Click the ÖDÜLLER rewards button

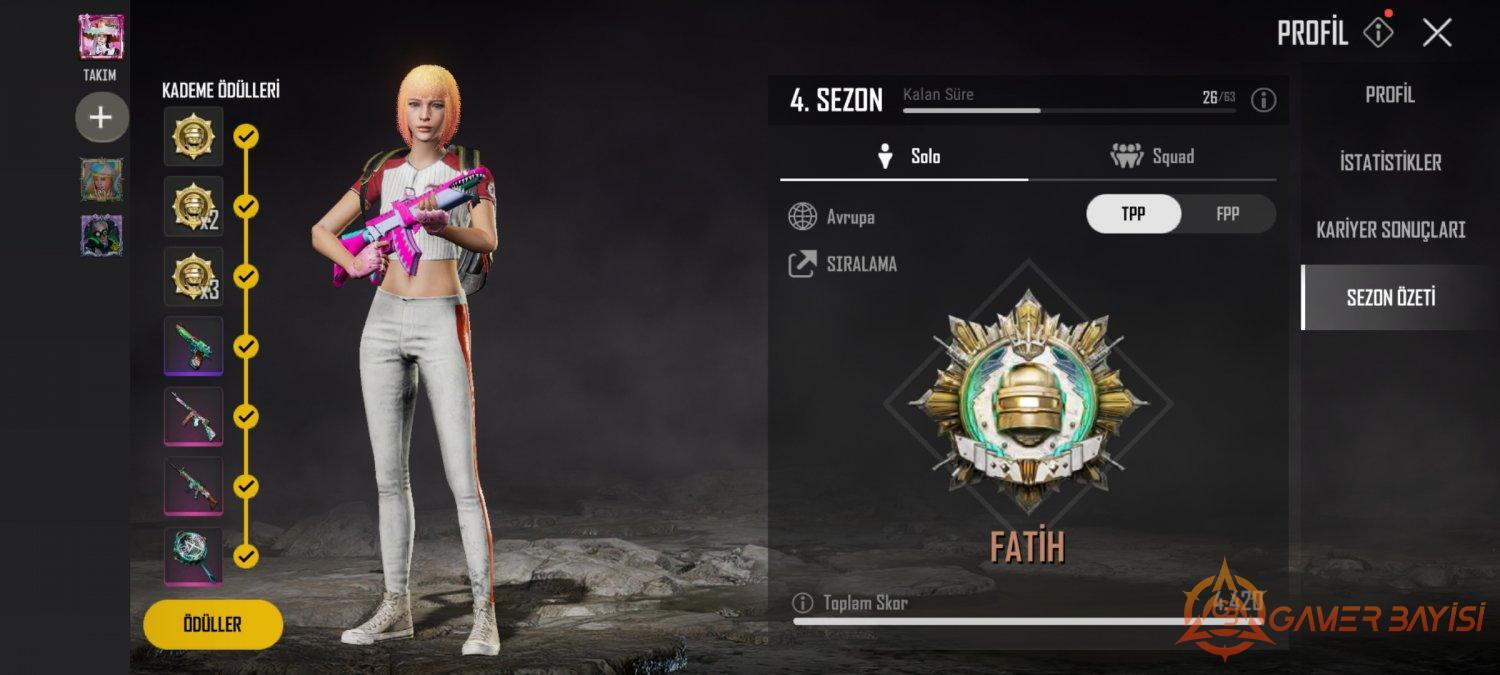click(x=213, y=624)
